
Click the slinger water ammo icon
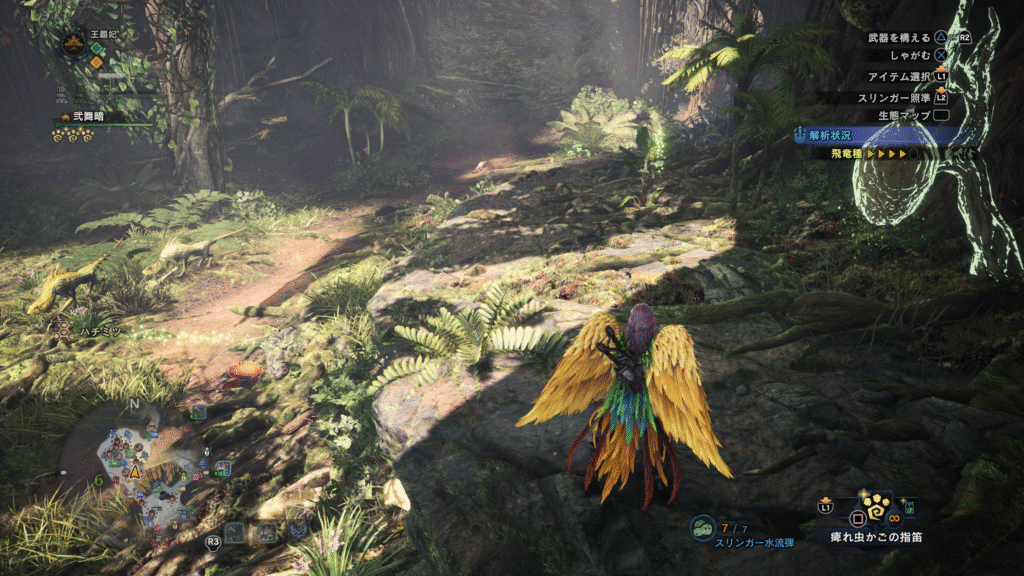(703, 527)
